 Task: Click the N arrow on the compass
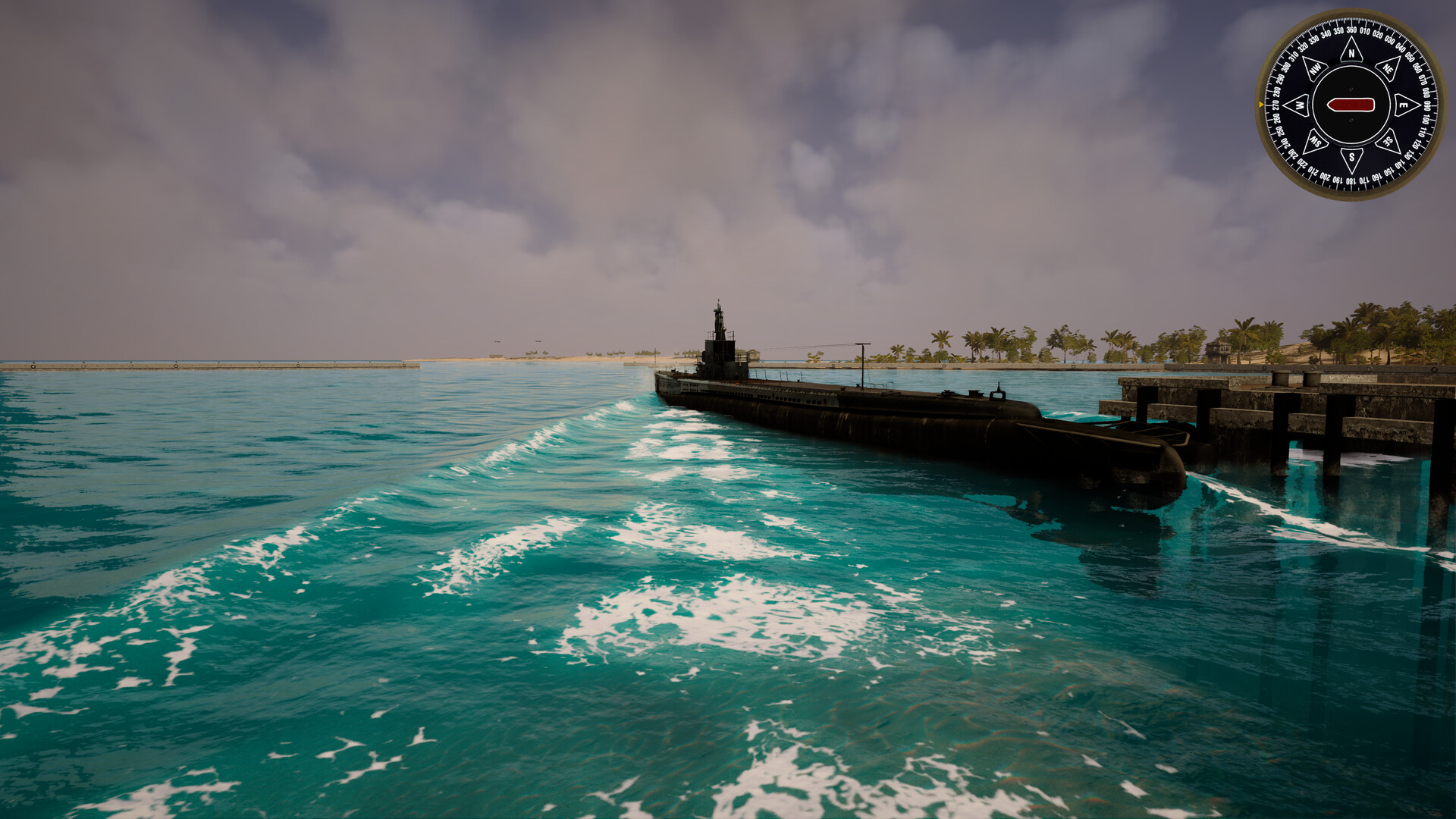pos(1352,54)
